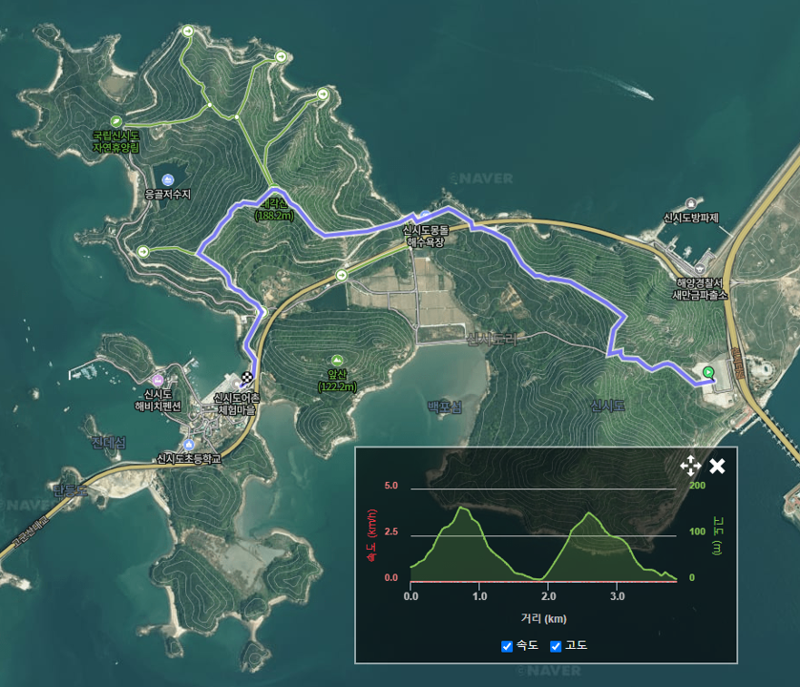Click the chart panel's move arrows icon
Screen dimensions: 800x687
pyautogui.click(x=690, y=466)
